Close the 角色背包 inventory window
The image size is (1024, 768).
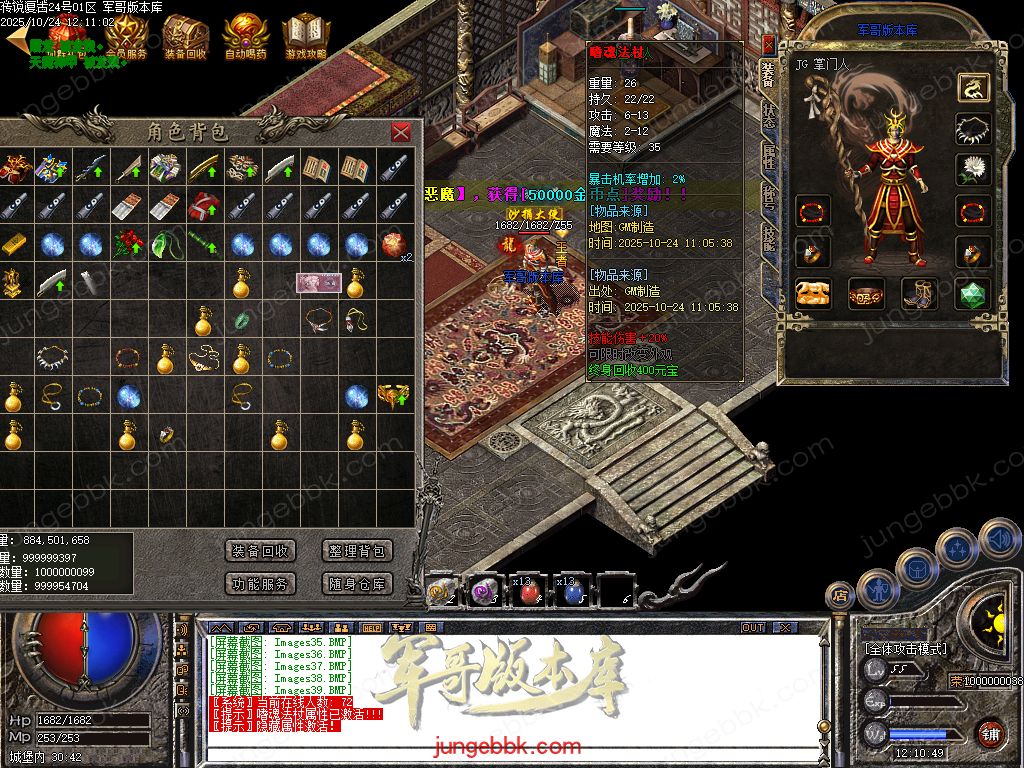tap(401, 132)
